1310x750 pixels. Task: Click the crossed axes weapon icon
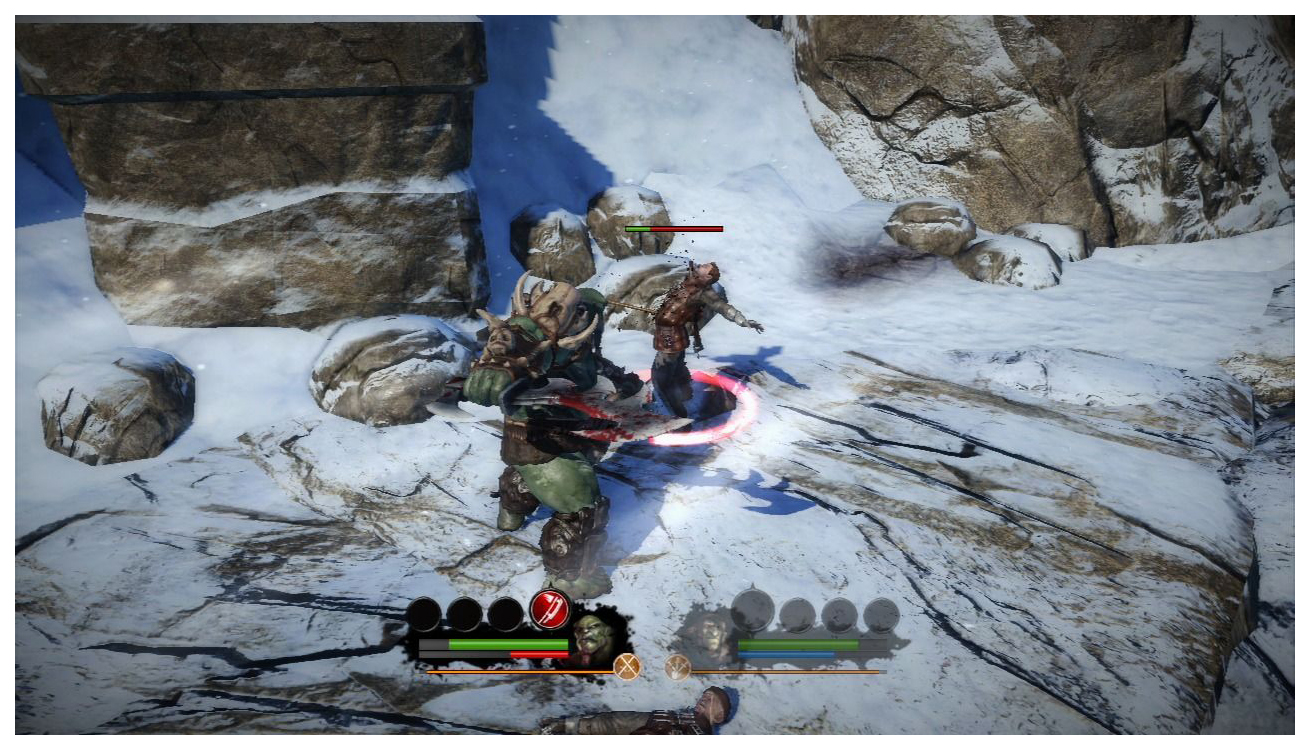point(627,667)
